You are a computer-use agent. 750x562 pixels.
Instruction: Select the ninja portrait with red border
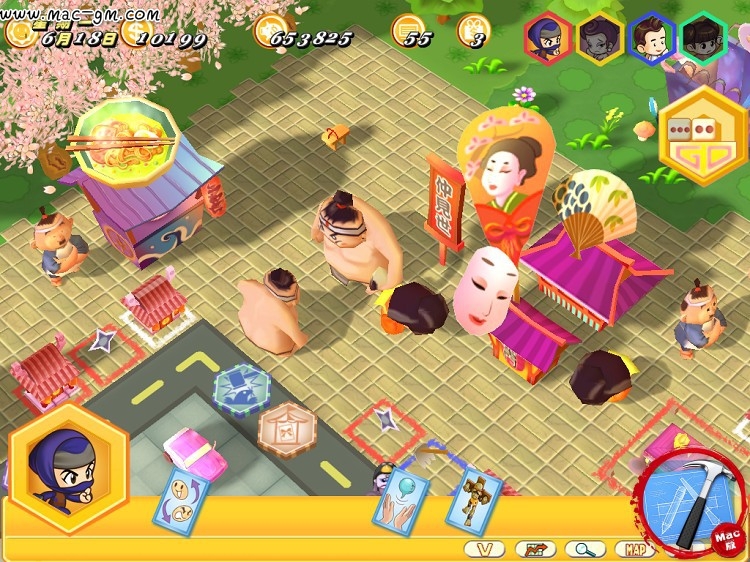tap(548, 39)
